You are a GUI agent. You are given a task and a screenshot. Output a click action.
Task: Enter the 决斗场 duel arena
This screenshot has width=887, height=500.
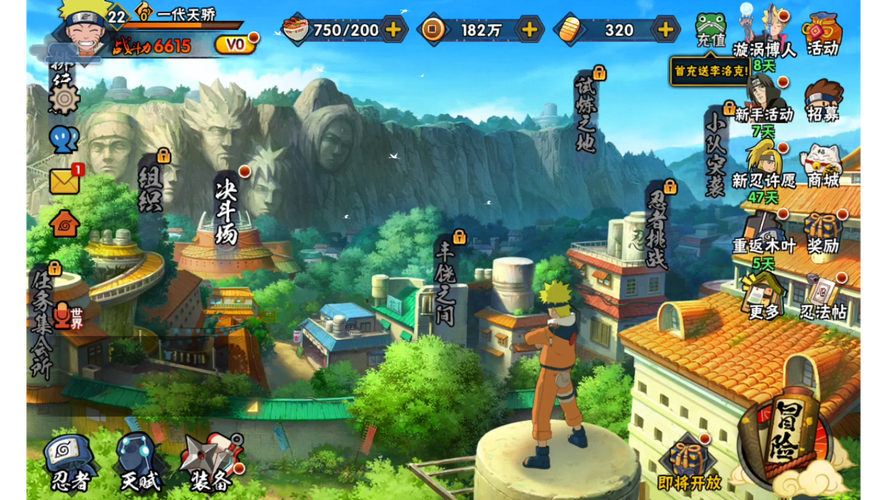(226, 208)
